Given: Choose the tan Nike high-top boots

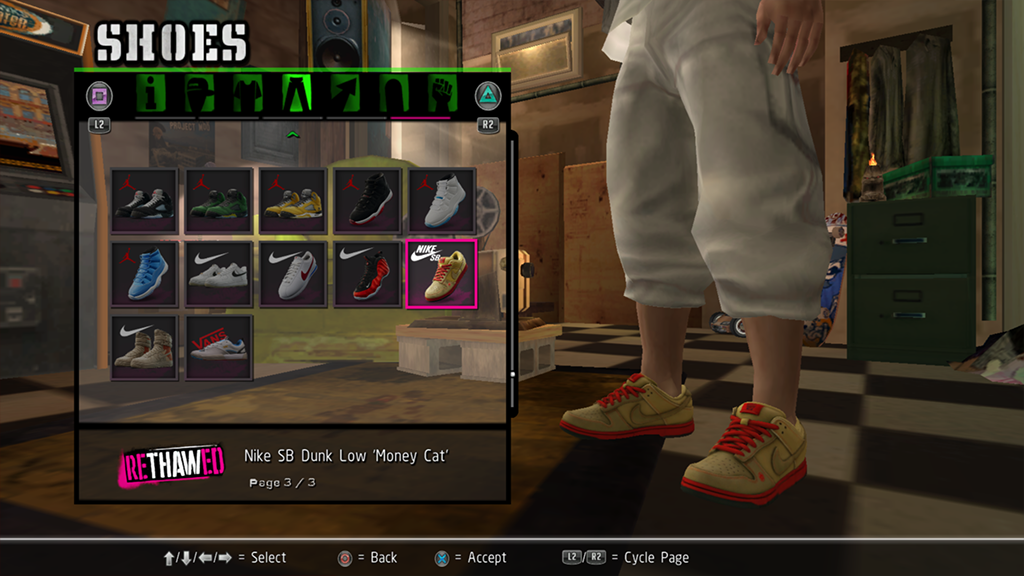Looking at the screenshot, I should point(144,347).
